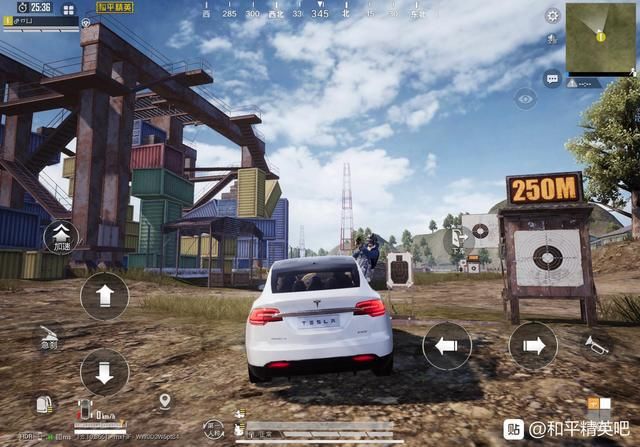640x447 pixels.
Task: Steer right with the right arrow
Action: (x=533, y=346)
